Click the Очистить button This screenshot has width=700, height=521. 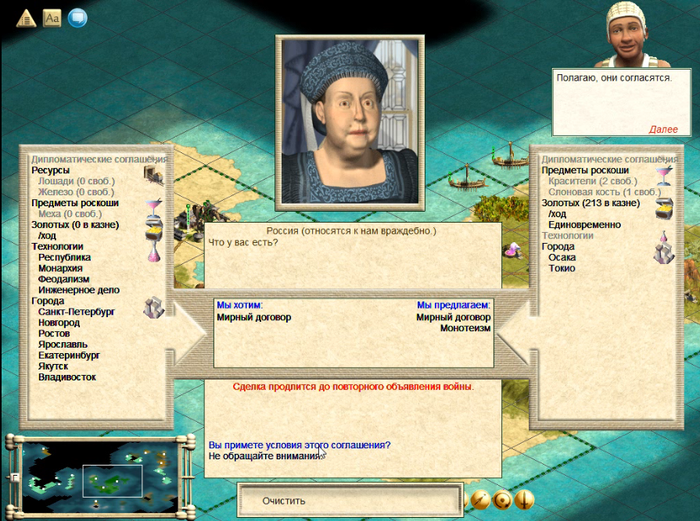pyautogui.click(x=284, y=500)
